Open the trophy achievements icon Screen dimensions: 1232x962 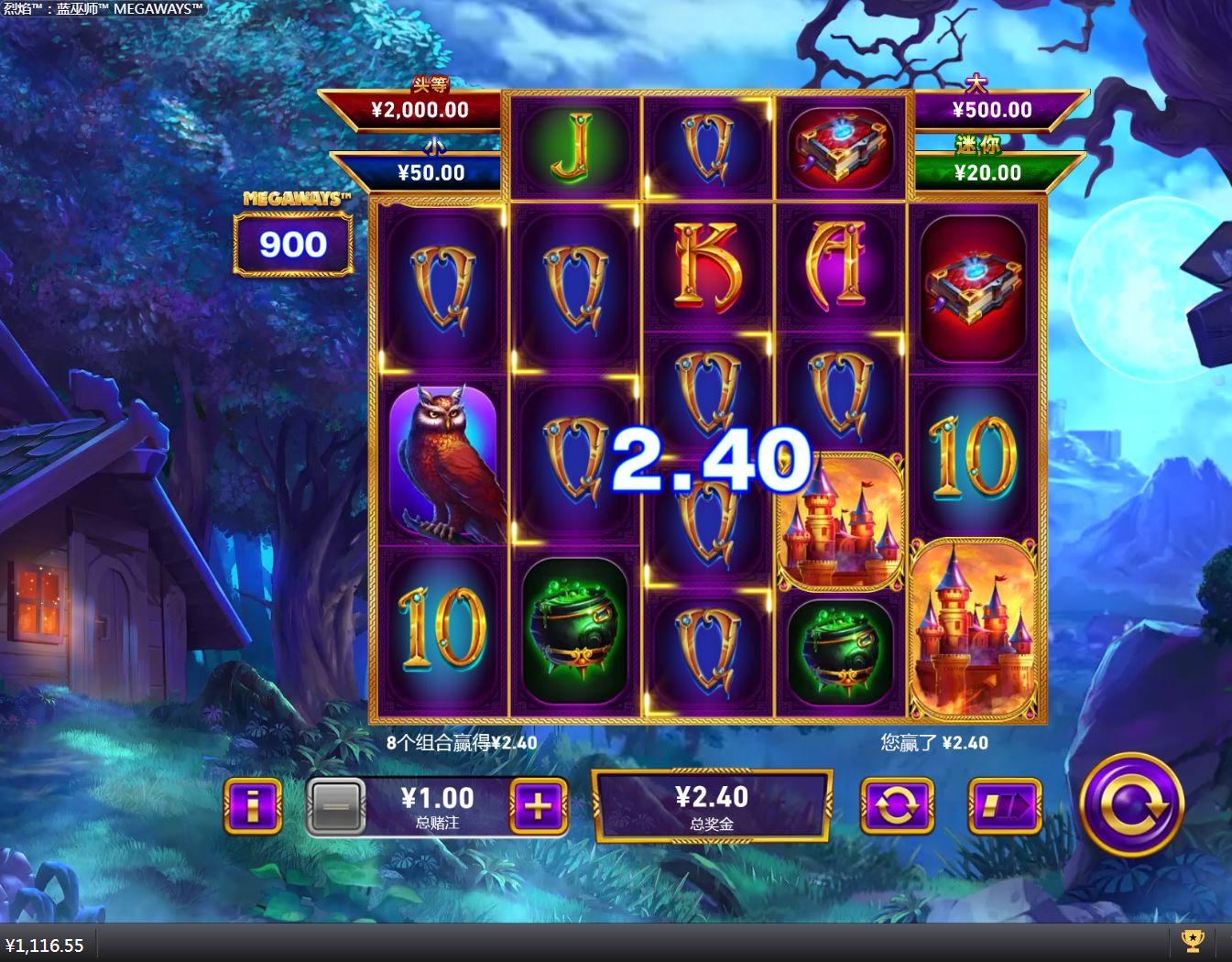coord(1192,941)
